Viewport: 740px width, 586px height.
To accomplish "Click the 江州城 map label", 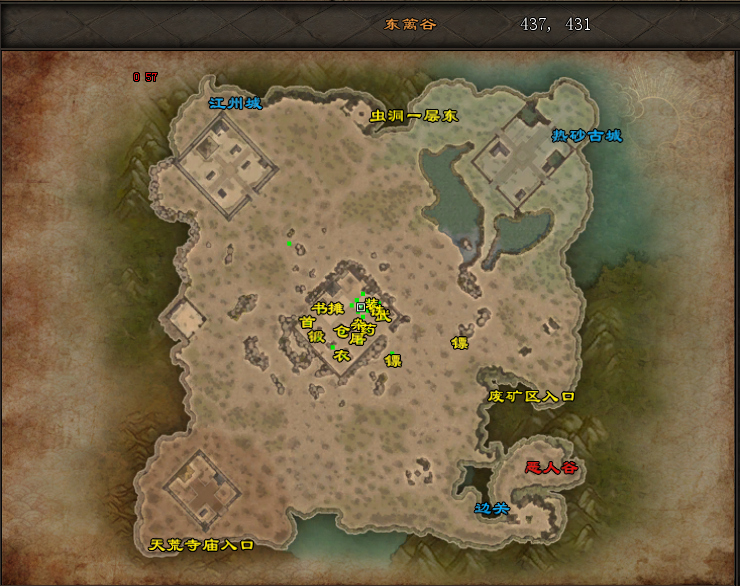I will click(x=235, y=103).
